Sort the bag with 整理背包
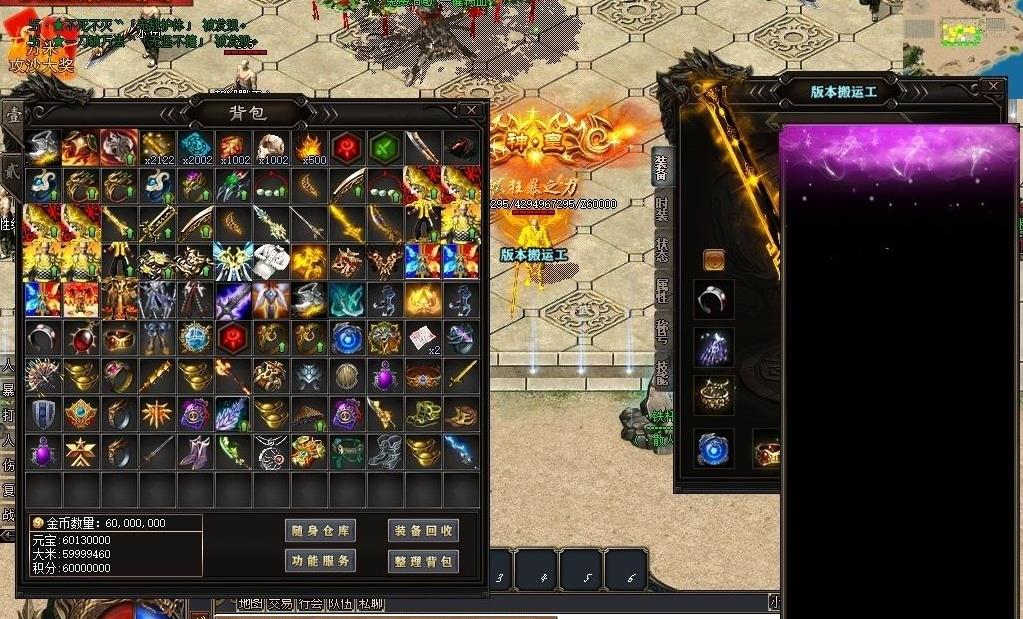1023x619 pixels. click(x=423, y=561)
